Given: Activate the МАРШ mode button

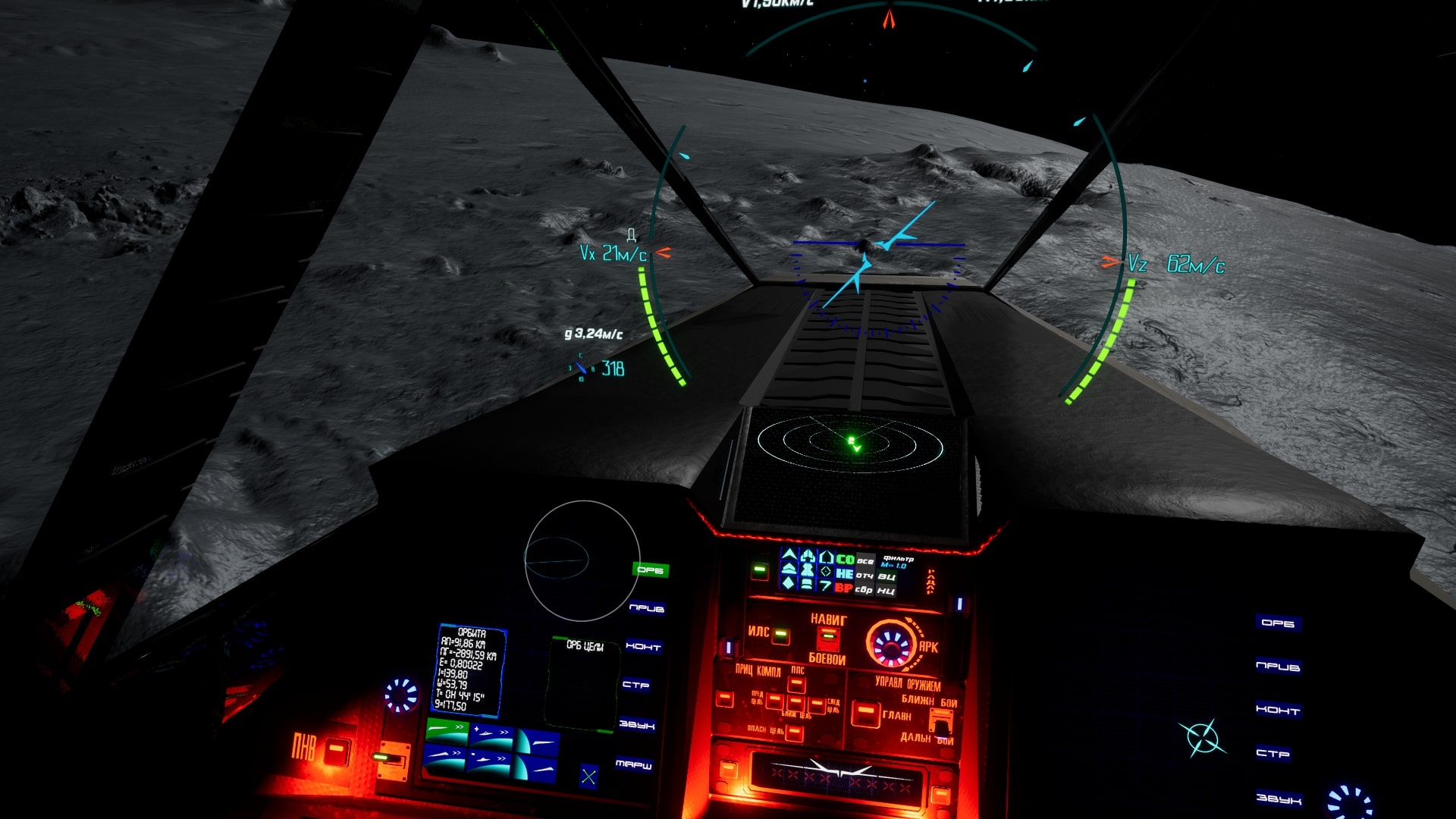Looking at the screenshot, I should pyautogui.click(x=634, y=764).
